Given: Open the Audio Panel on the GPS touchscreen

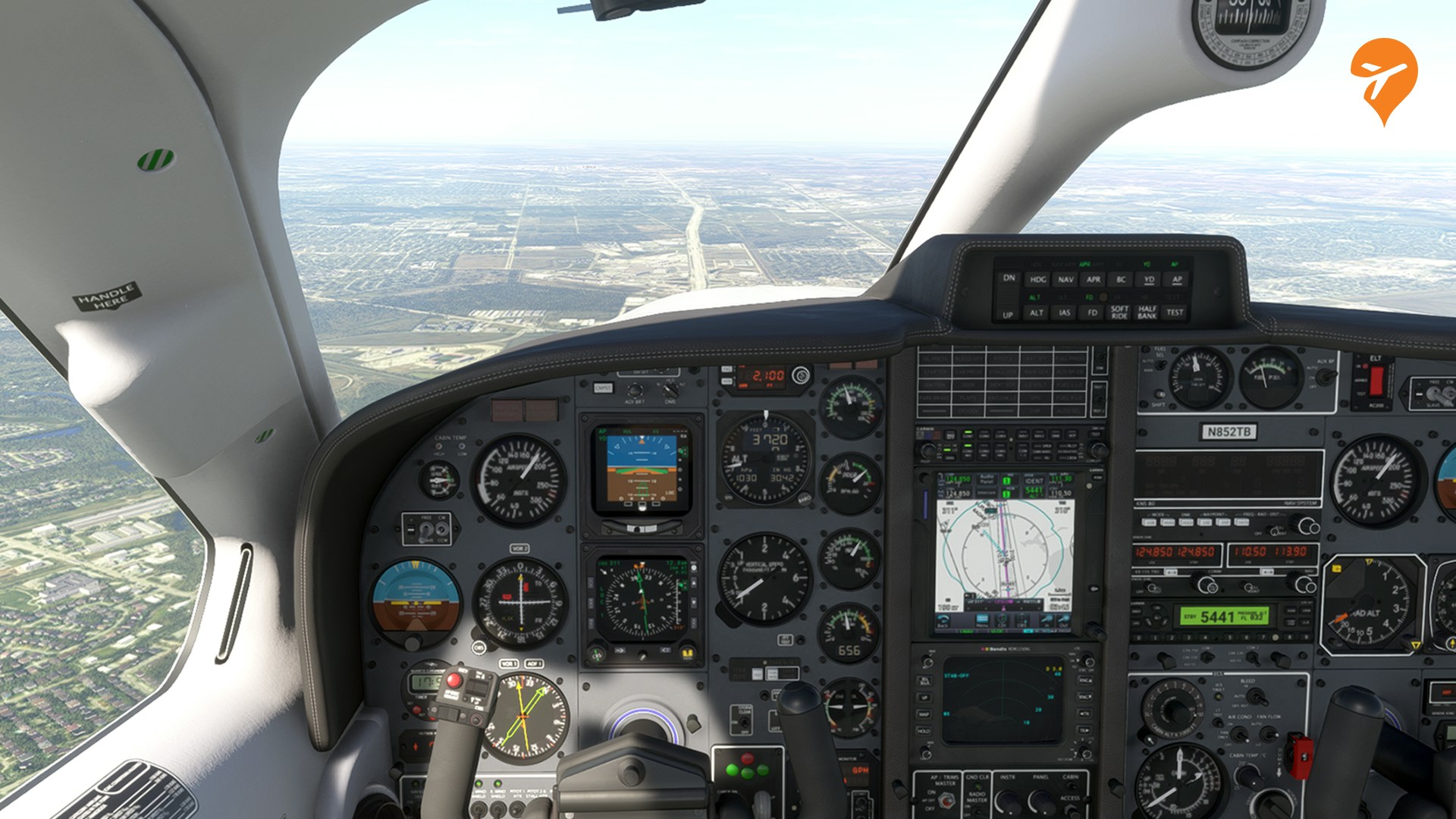Looking at the screenshot, I should 987,480.
